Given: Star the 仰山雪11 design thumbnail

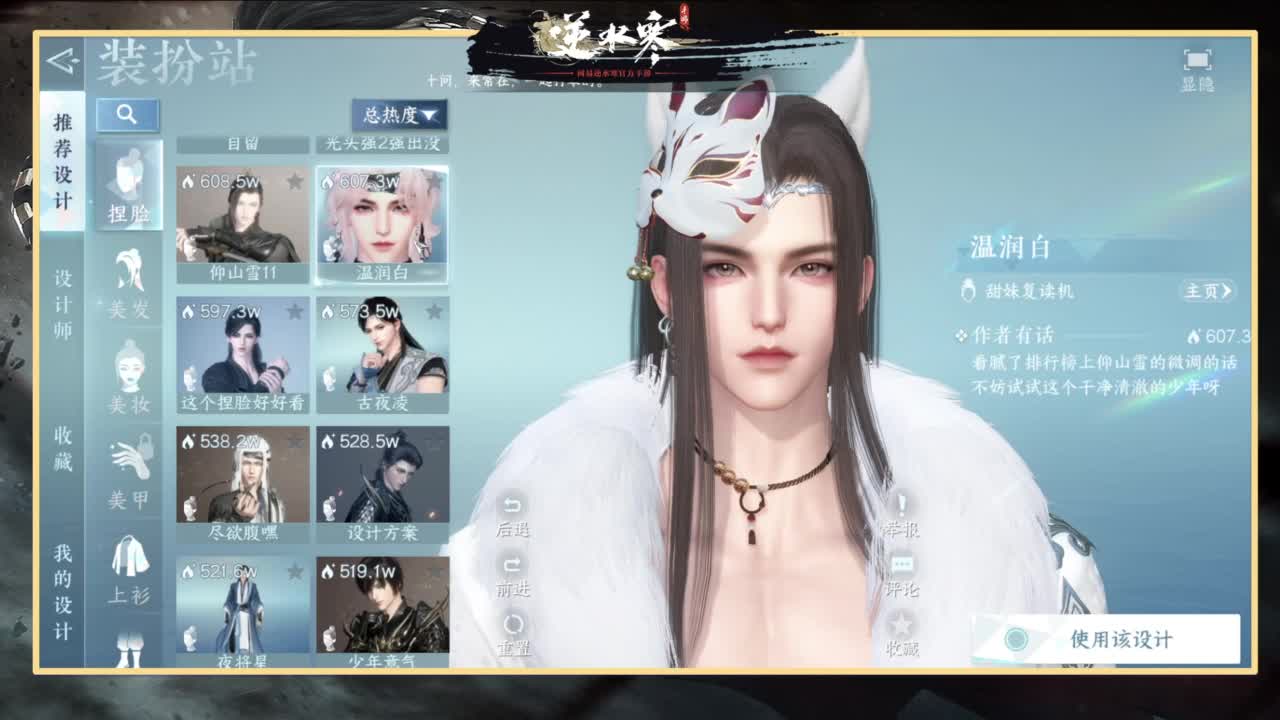Looking at the screenshot, I should [x=295, y=181].
